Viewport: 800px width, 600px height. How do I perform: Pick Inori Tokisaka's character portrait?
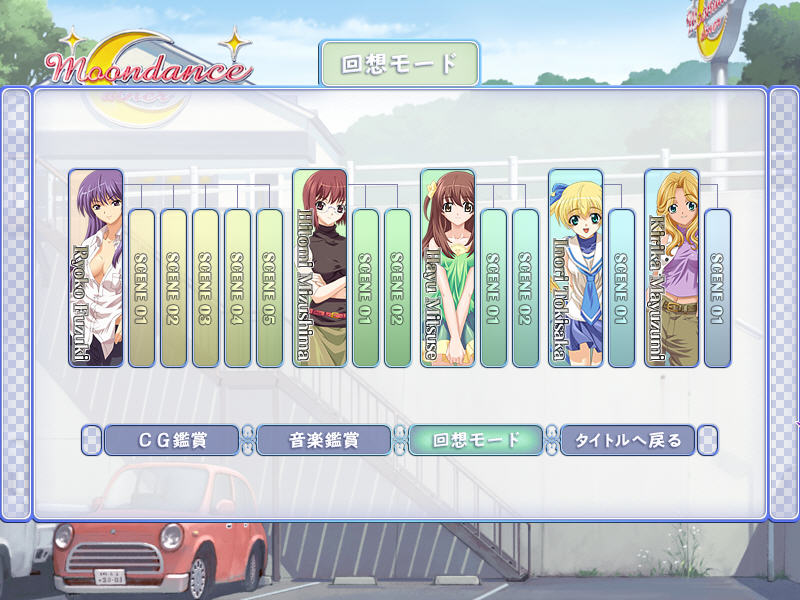tap(575, 268)
